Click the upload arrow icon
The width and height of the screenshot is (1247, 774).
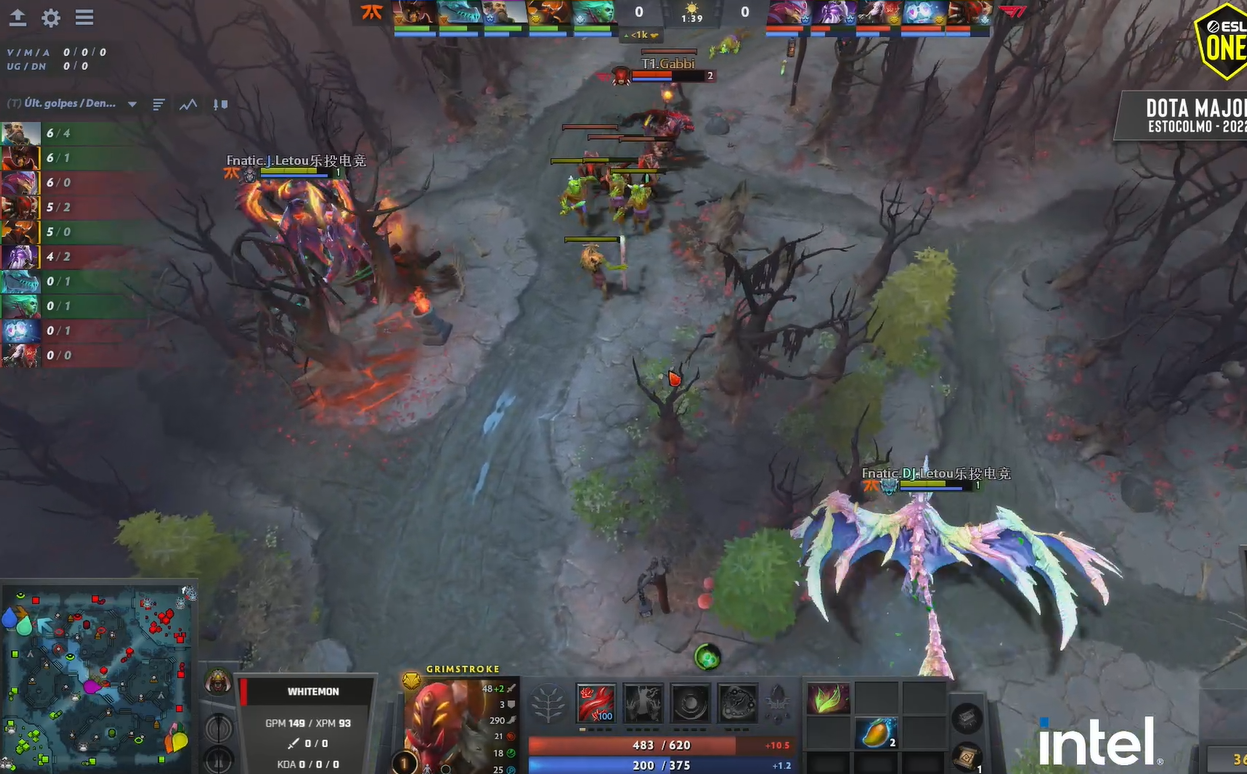coord(18,18)
